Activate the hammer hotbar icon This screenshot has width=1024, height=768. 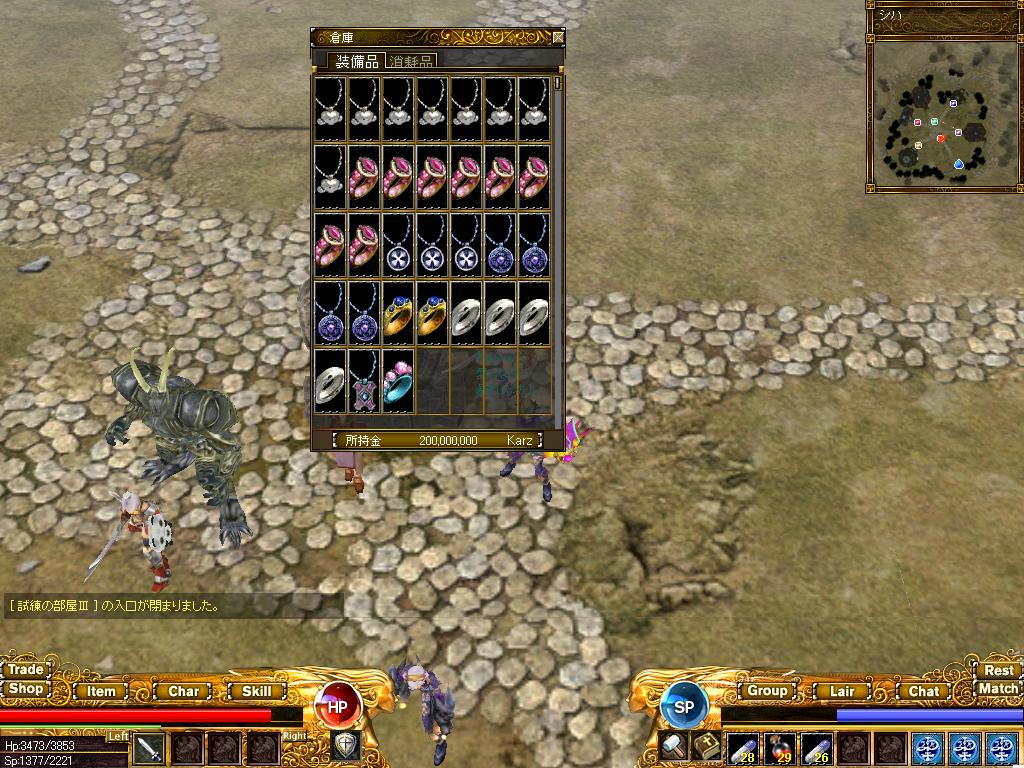[673, 745]
